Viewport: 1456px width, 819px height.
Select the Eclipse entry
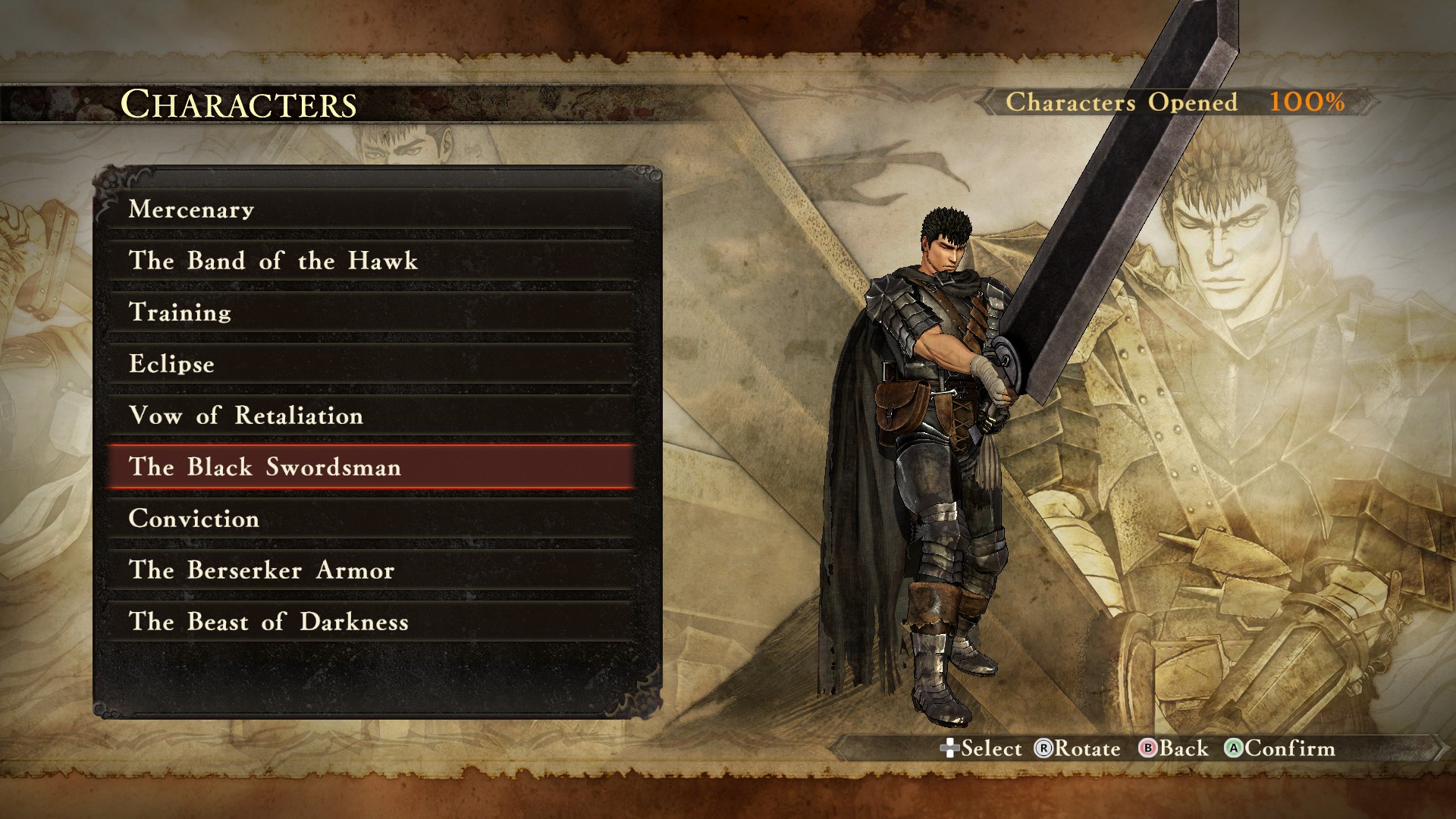point(370,364)
